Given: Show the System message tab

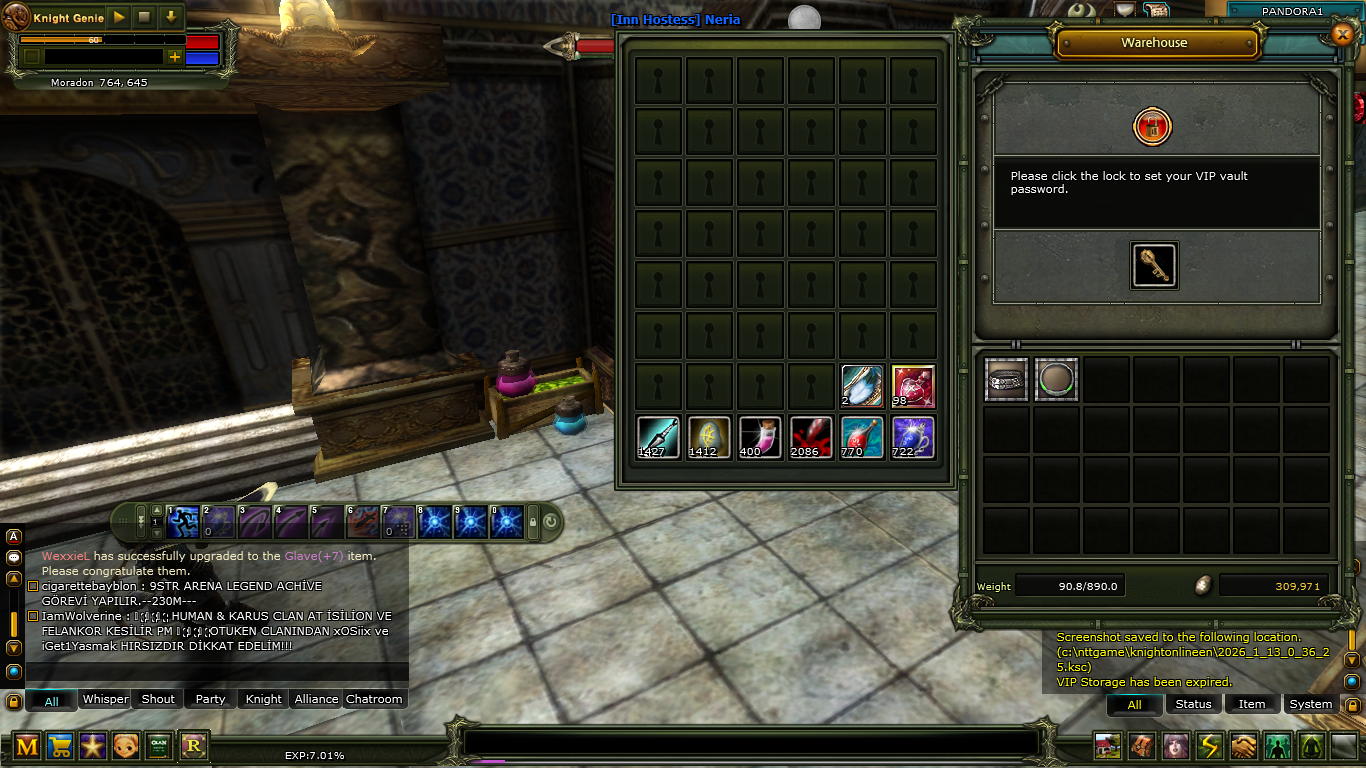Looking at the screenshot, I should click(1310, 704).
